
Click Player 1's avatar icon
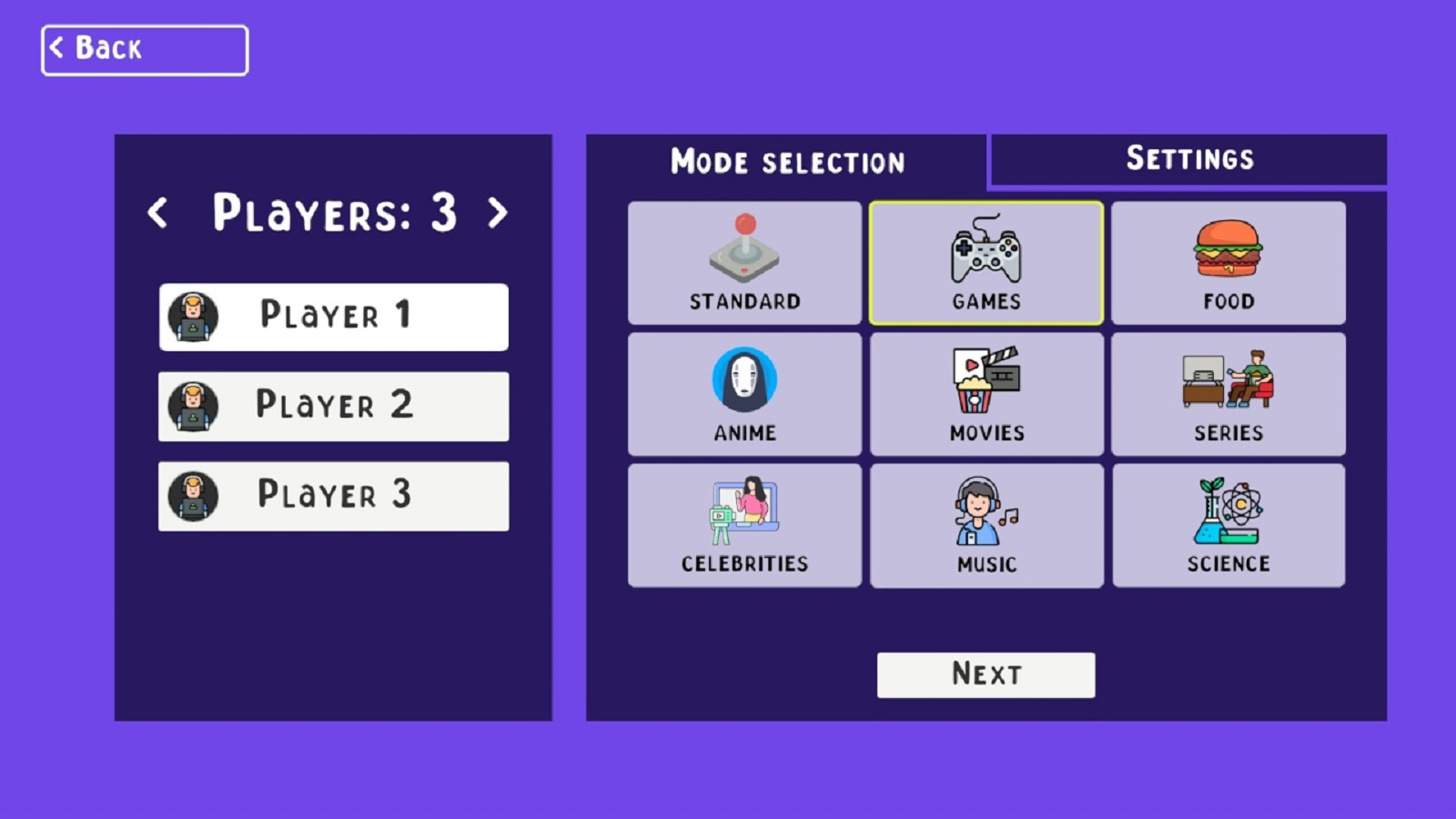193,317
